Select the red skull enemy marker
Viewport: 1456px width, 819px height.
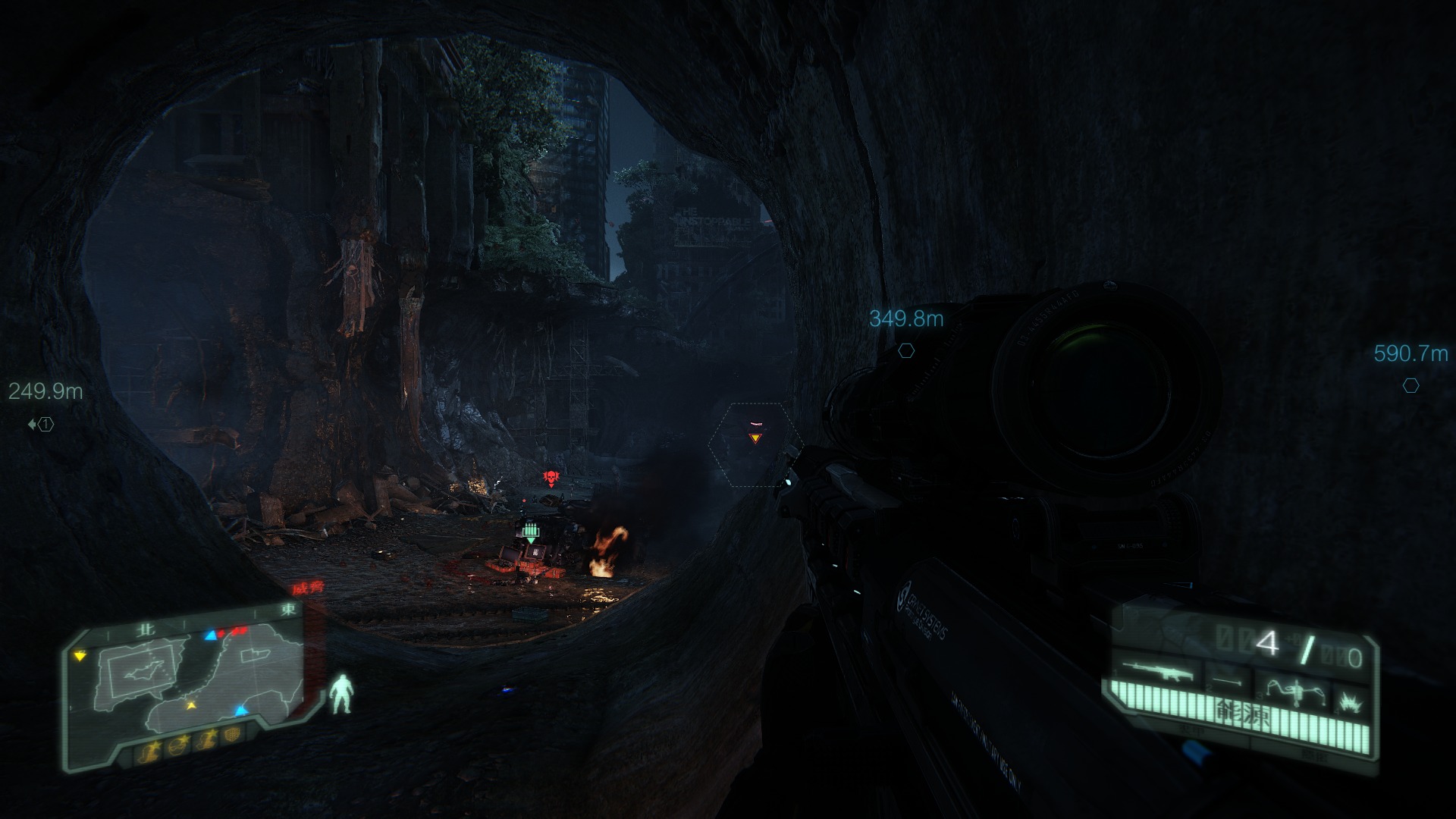pos(551,479)
